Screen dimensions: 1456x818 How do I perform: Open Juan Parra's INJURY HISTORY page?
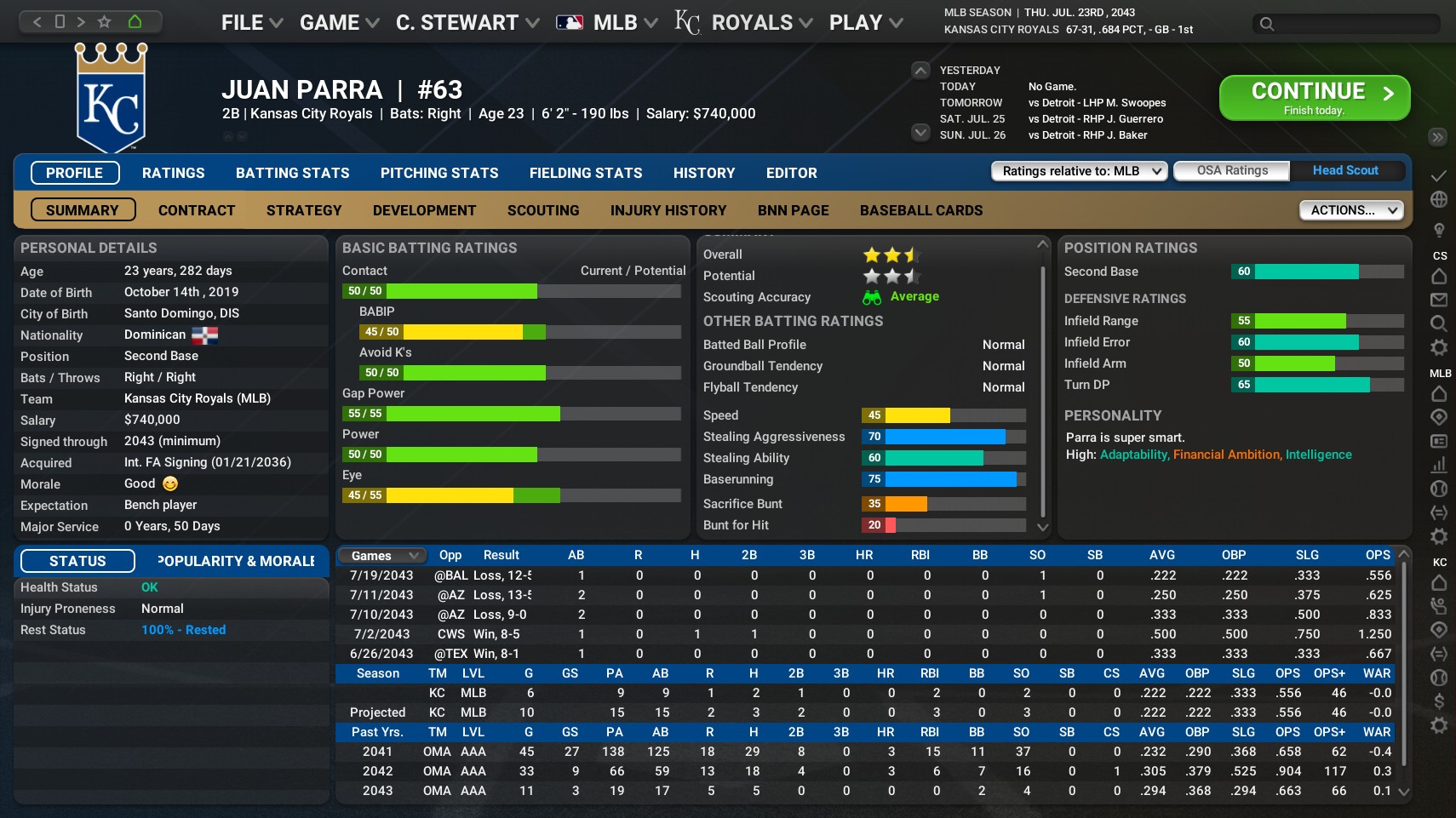[668, 209]
